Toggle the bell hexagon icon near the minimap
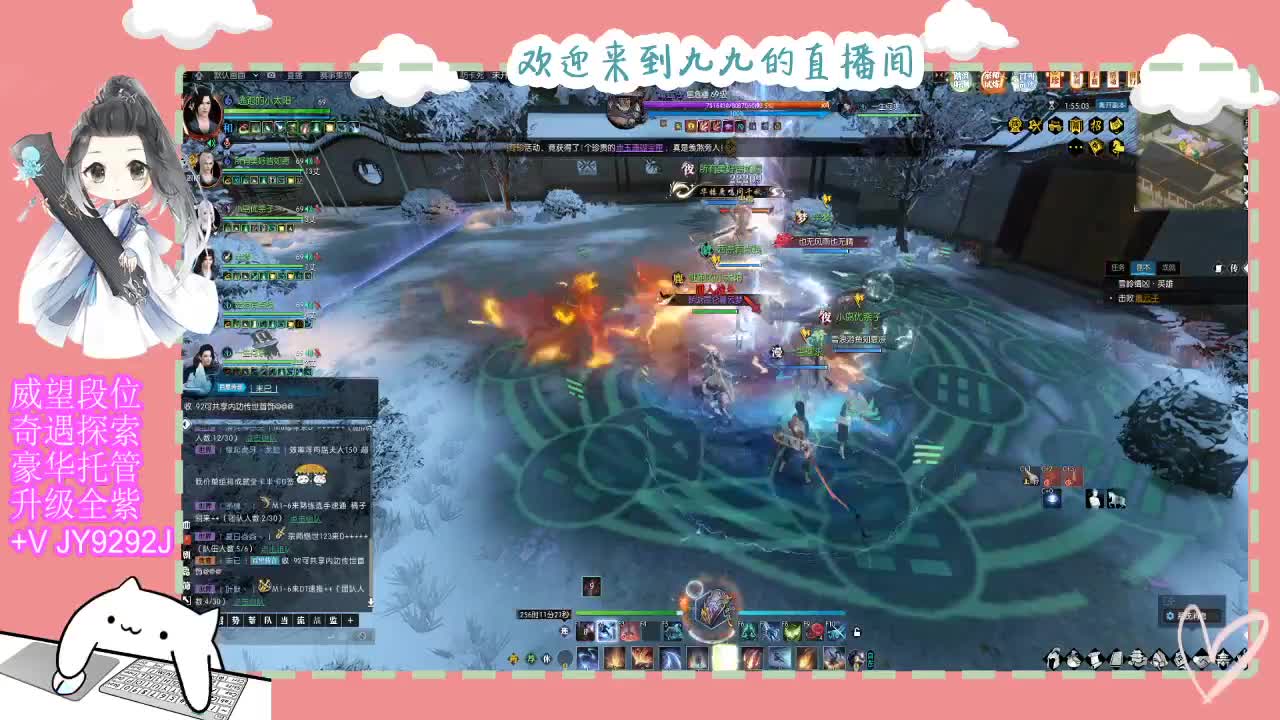This screenshot has width=1280, height=720. pyautogui.click(x=1014, y=125)
